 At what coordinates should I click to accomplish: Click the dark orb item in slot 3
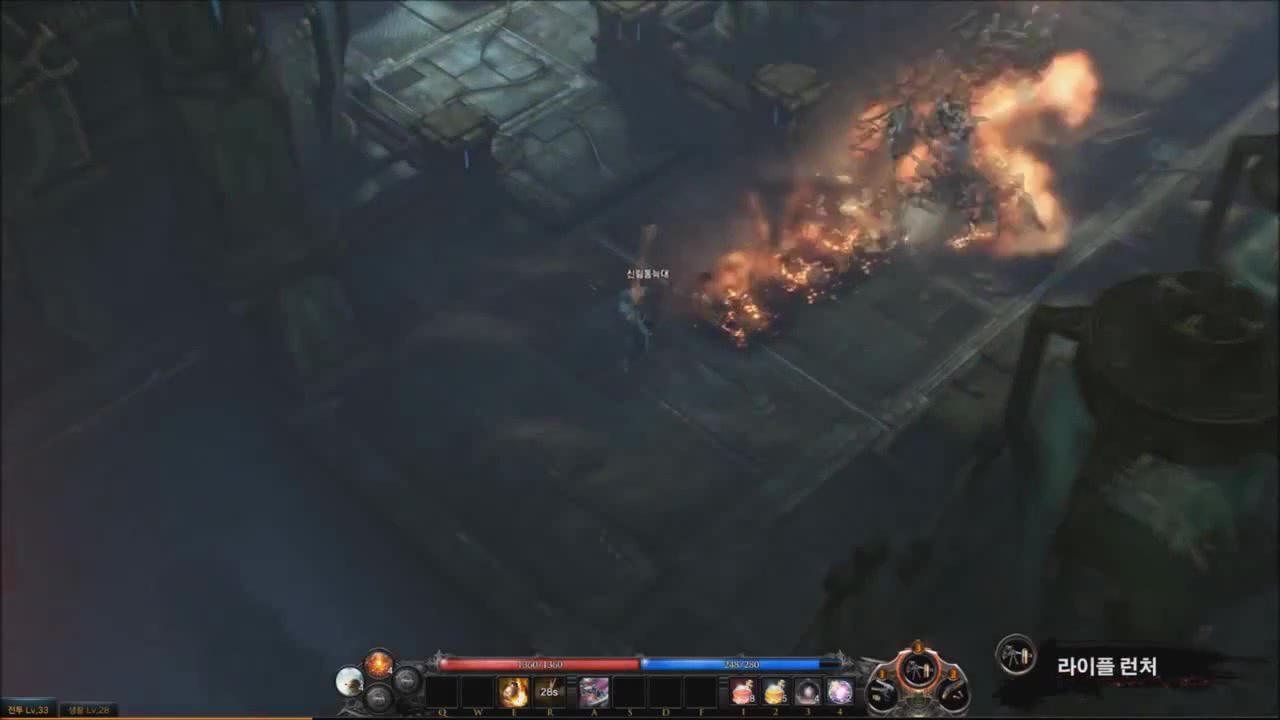pyautogui.click(x=806, y=690)
